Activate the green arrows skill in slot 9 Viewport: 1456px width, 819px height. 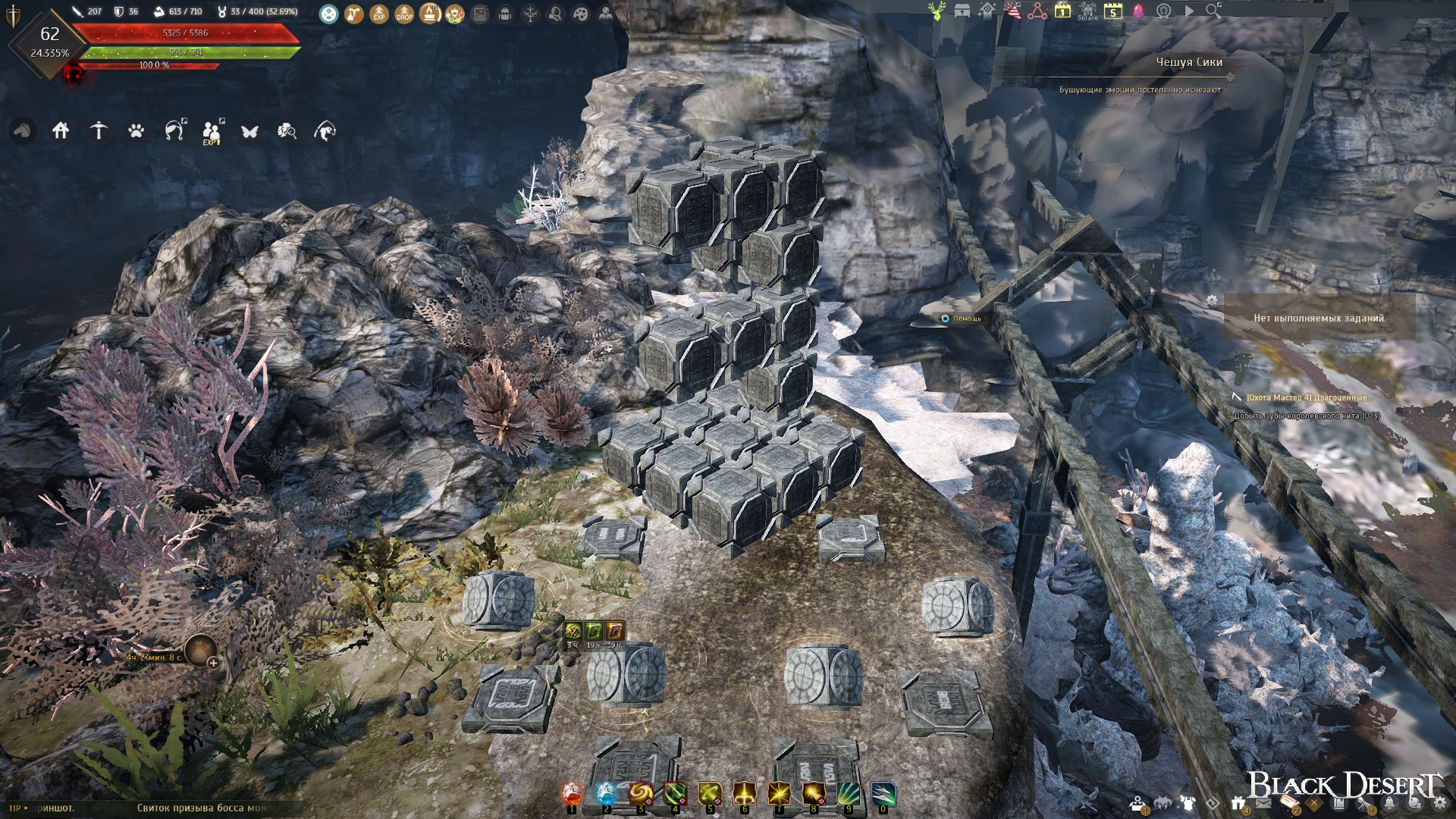click(848, 794)
